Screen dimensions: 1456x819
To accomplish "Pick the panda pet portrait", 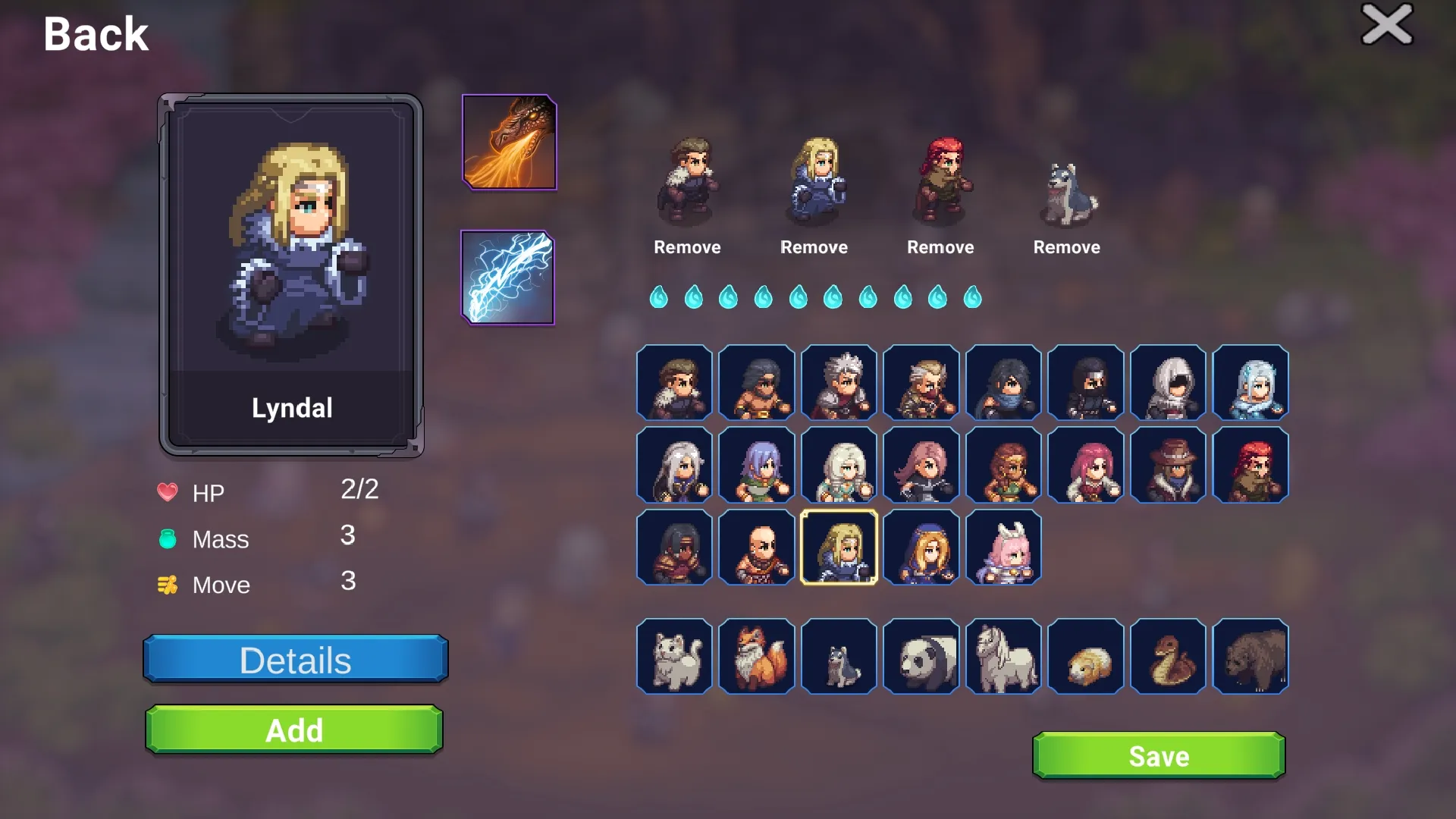I will point(921,657).
